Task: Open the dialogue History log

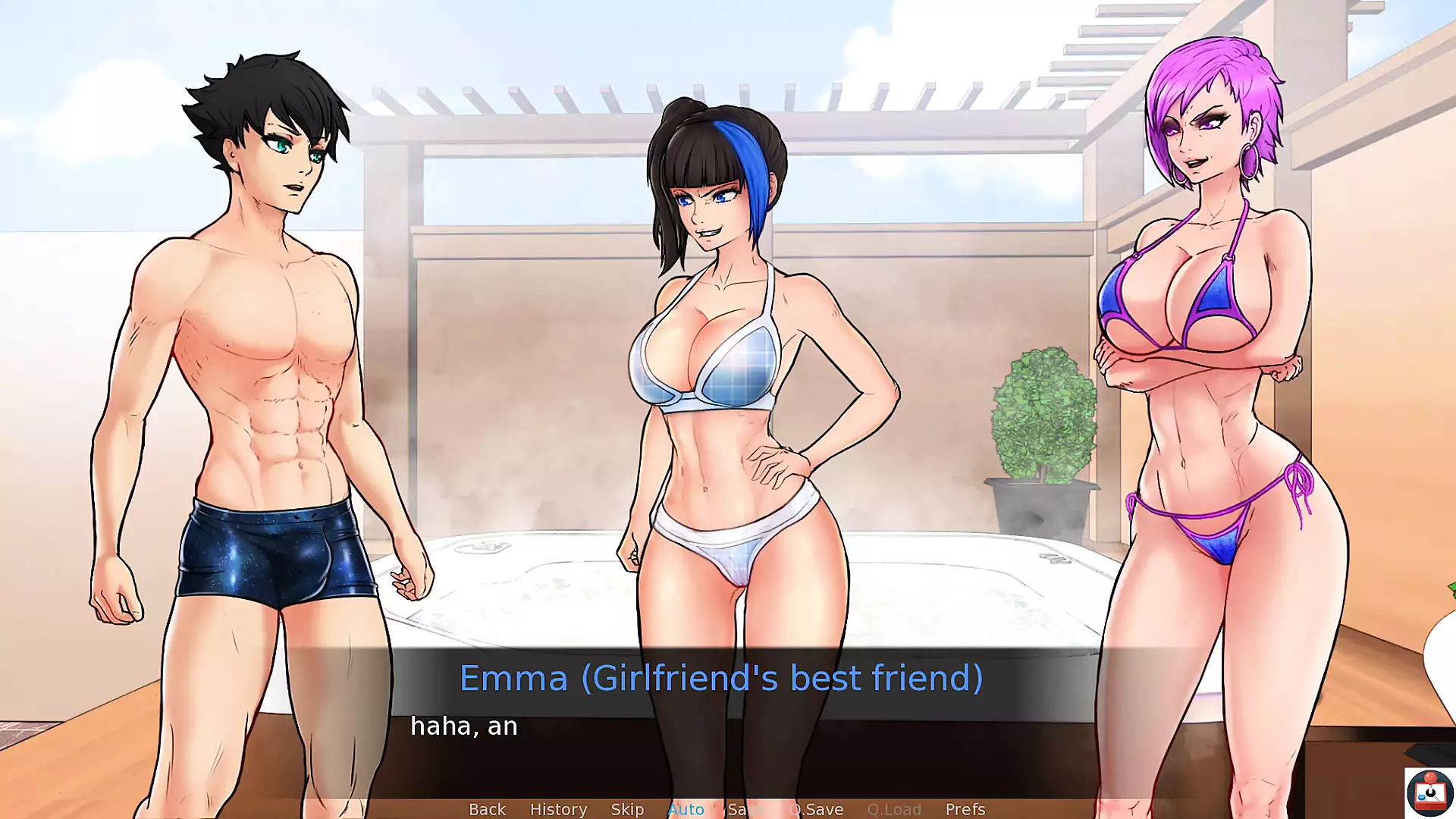Action: 558,809
